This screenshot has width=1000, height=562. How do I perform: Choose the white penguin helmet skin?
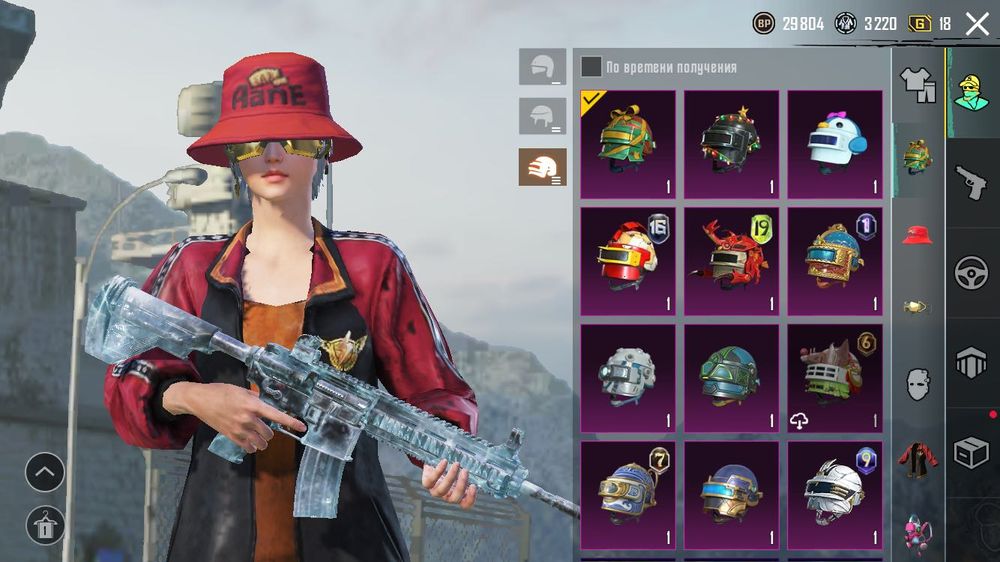(835, 144)
